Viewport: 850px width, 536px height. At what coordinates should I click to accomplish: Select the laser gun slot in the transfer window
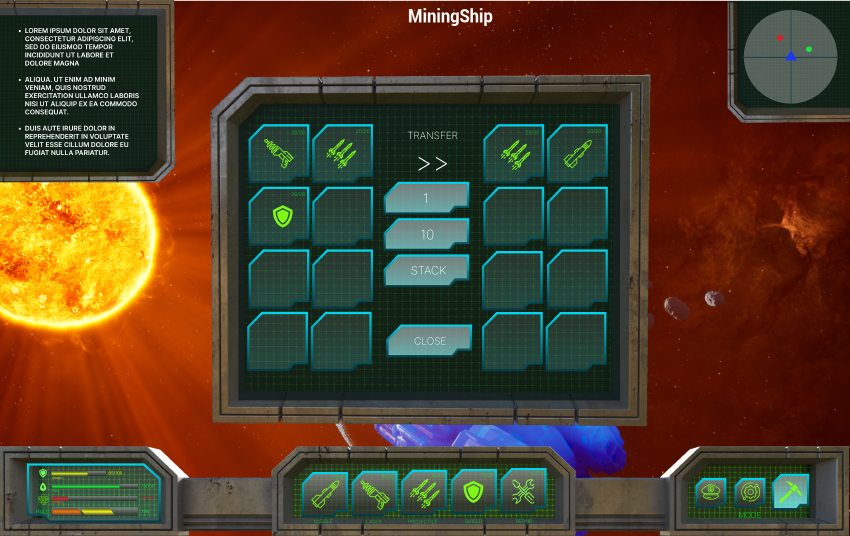279,153
